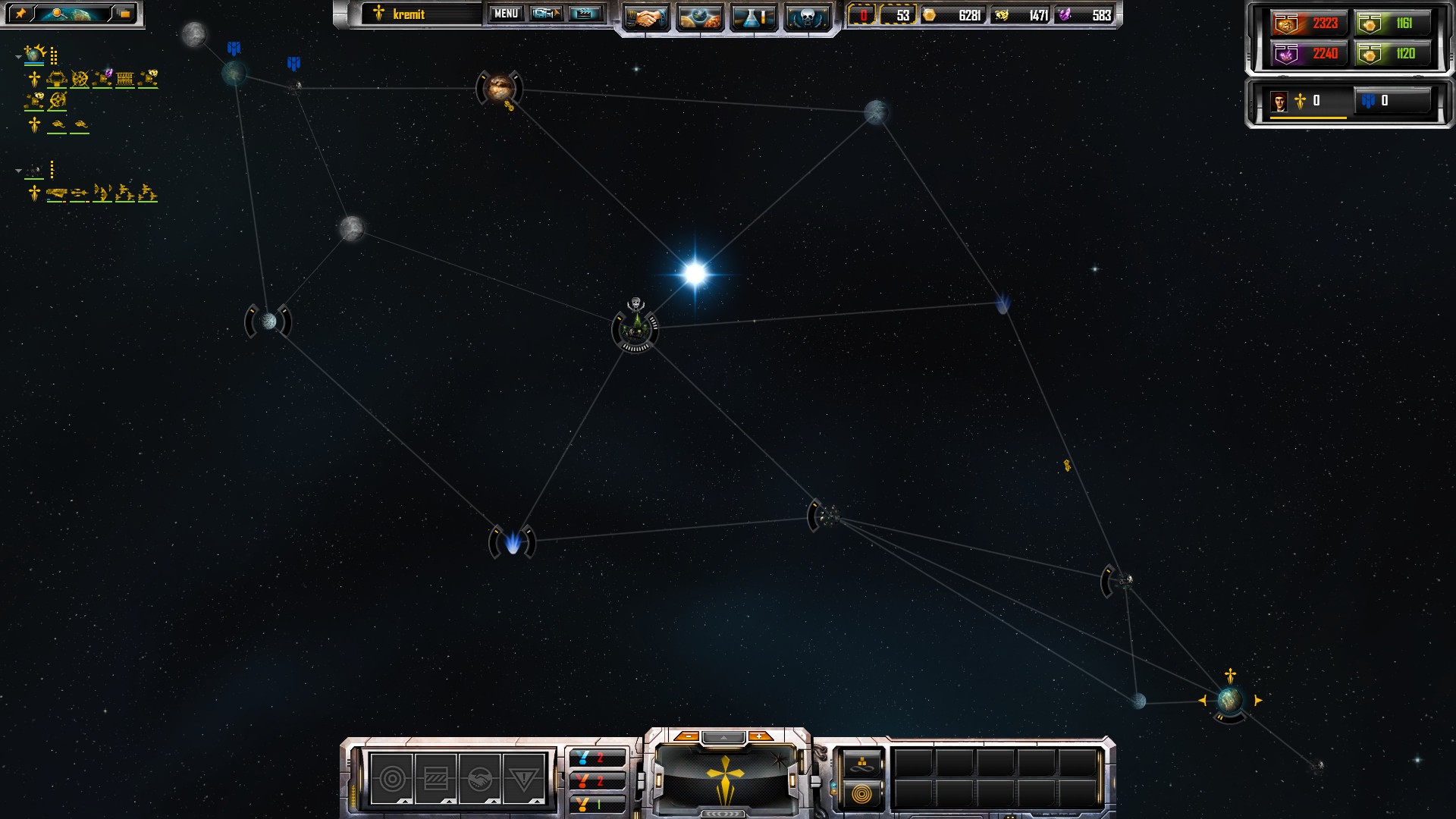Open the MENU button

(x=506, y=14)
